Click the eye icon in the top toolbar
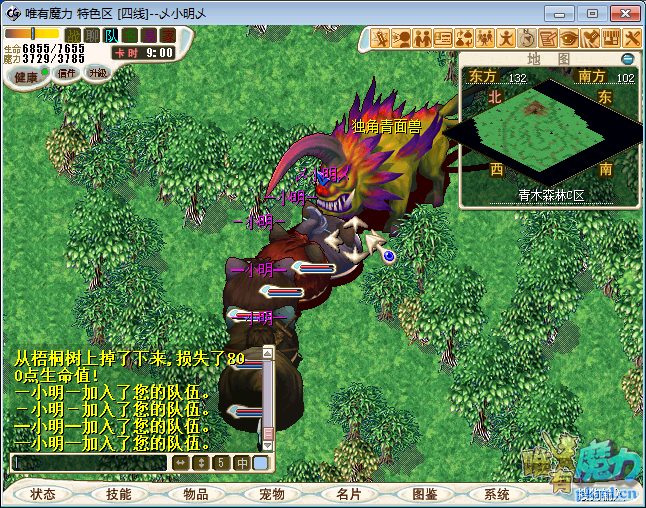646x508 pixels. pyautogui.click(x=569, y=38)
